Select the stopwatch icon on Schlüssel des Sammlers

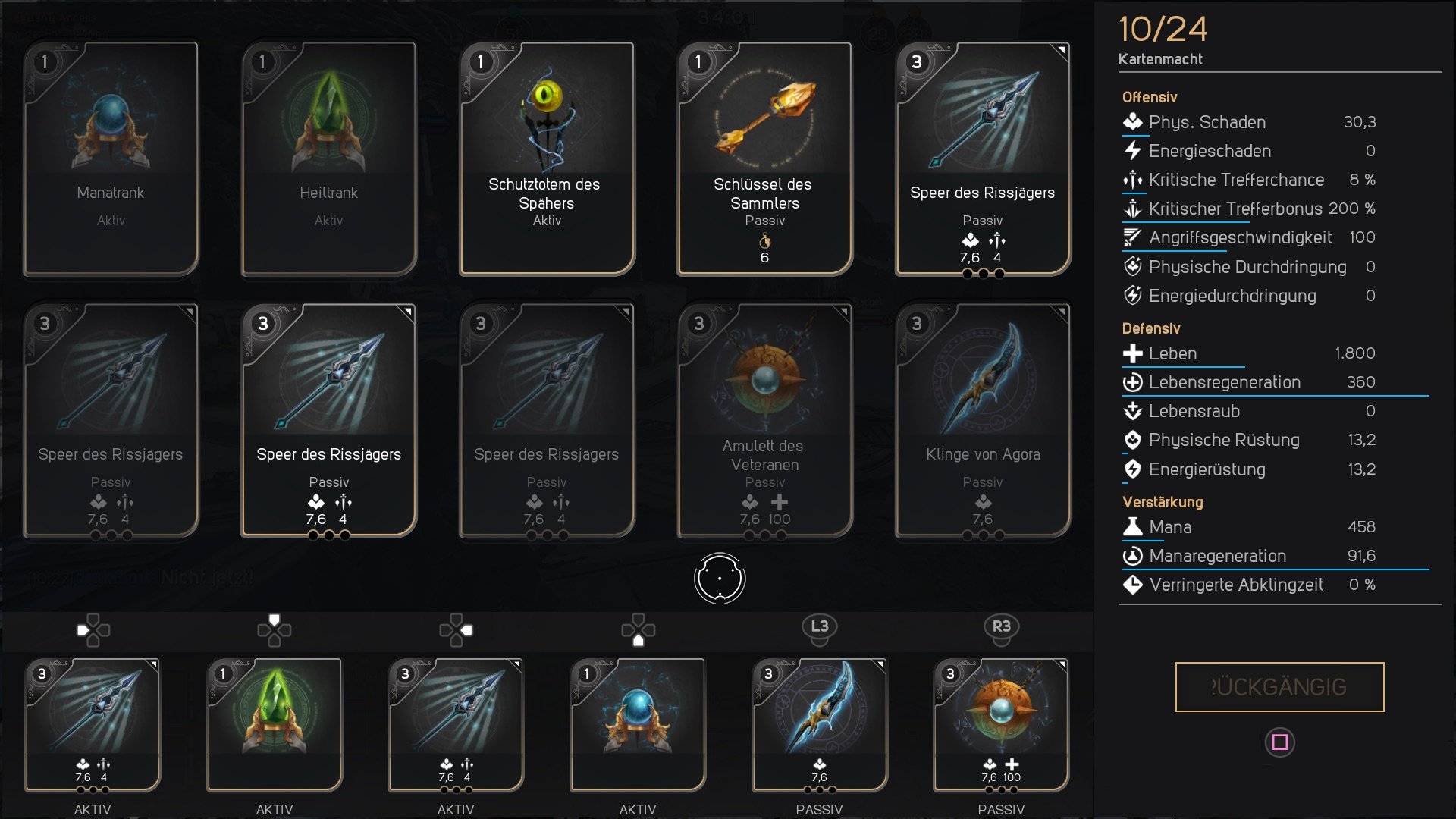point(765,241)
